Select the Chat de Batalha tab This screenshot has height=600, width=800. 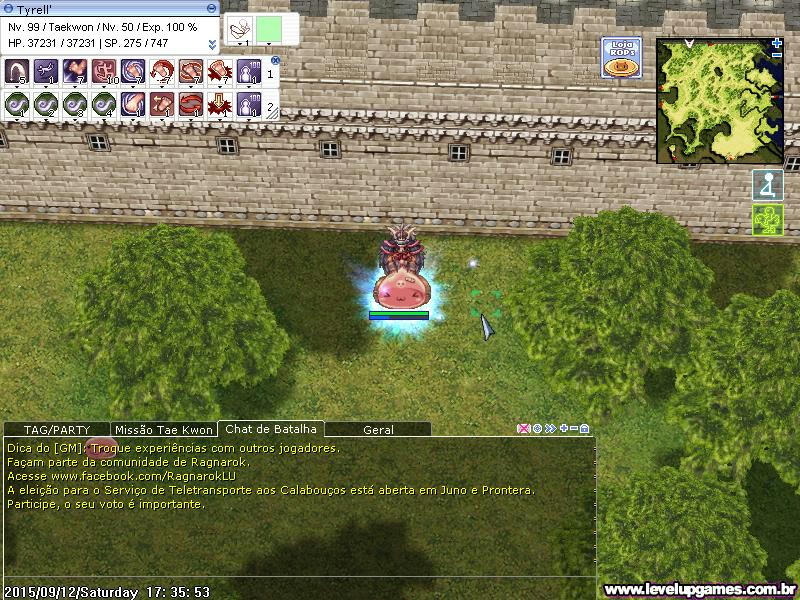(x=271, y=429)
